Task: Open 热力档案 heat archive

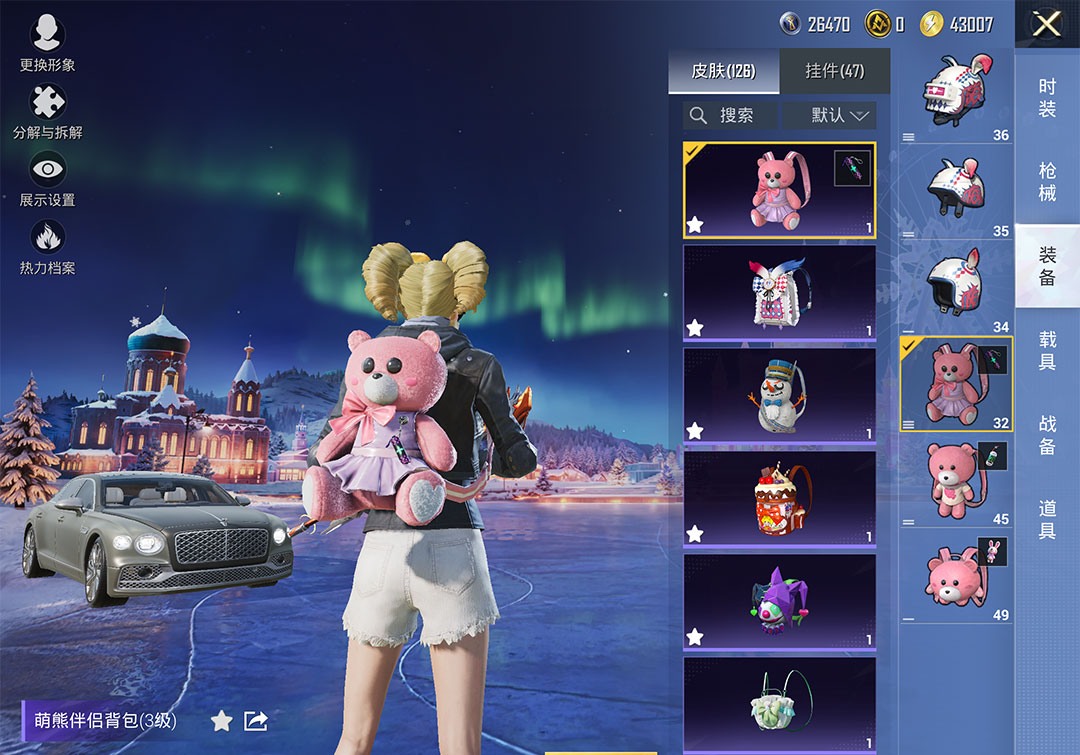Action: click(47, 247)
